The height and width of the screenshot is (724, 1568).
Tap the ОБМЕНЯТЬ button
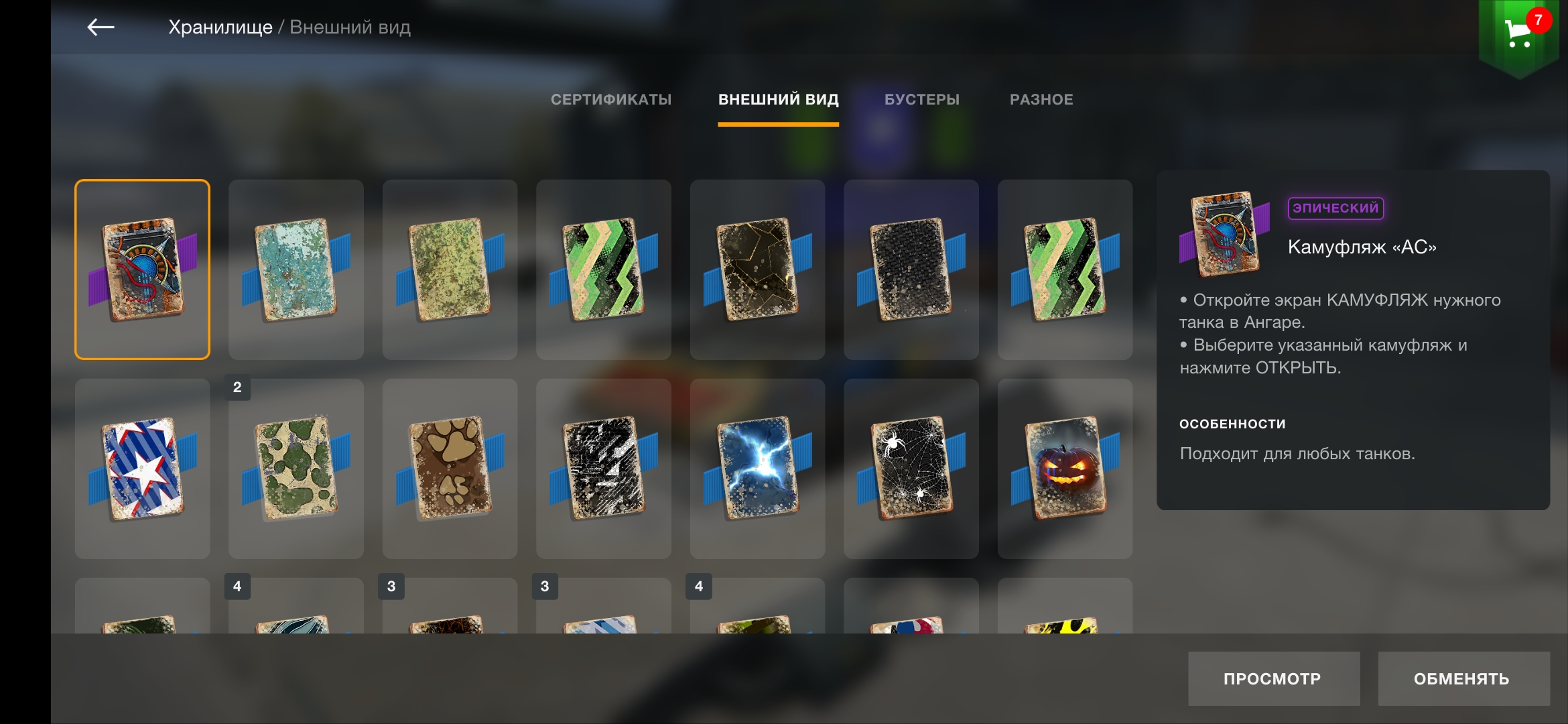1463,678
